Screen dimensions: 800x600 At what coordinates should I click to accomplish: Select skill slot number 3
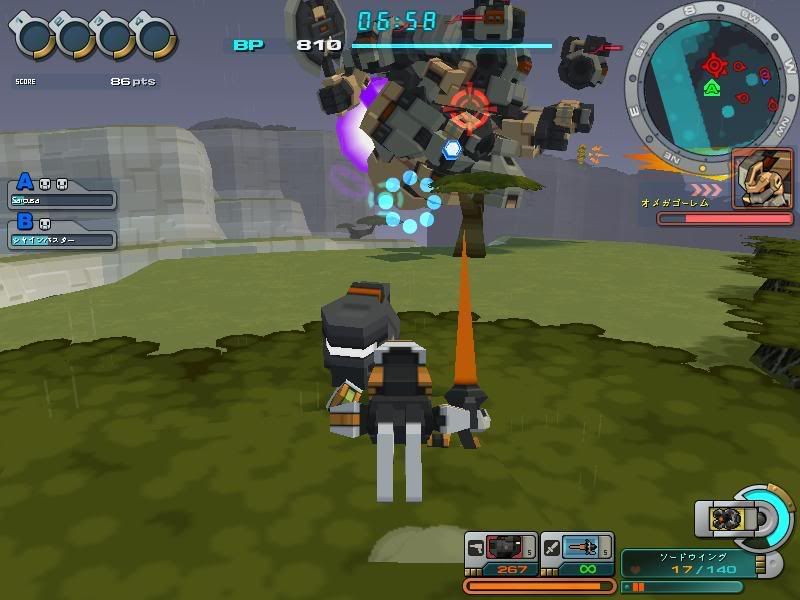click(116, 37)
